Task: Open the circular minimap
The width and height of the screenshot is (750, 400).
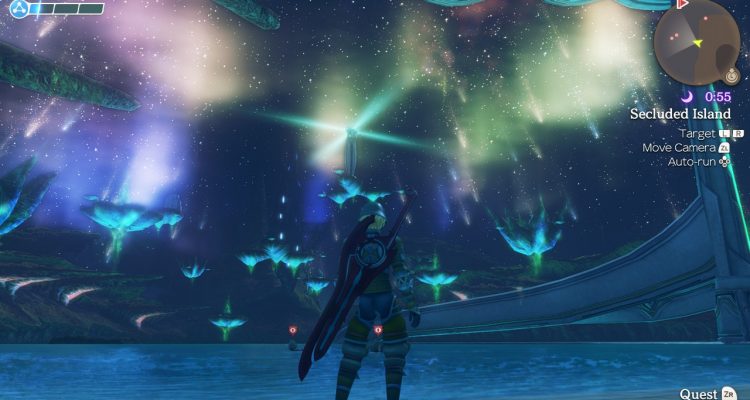Action: point(697,40)
